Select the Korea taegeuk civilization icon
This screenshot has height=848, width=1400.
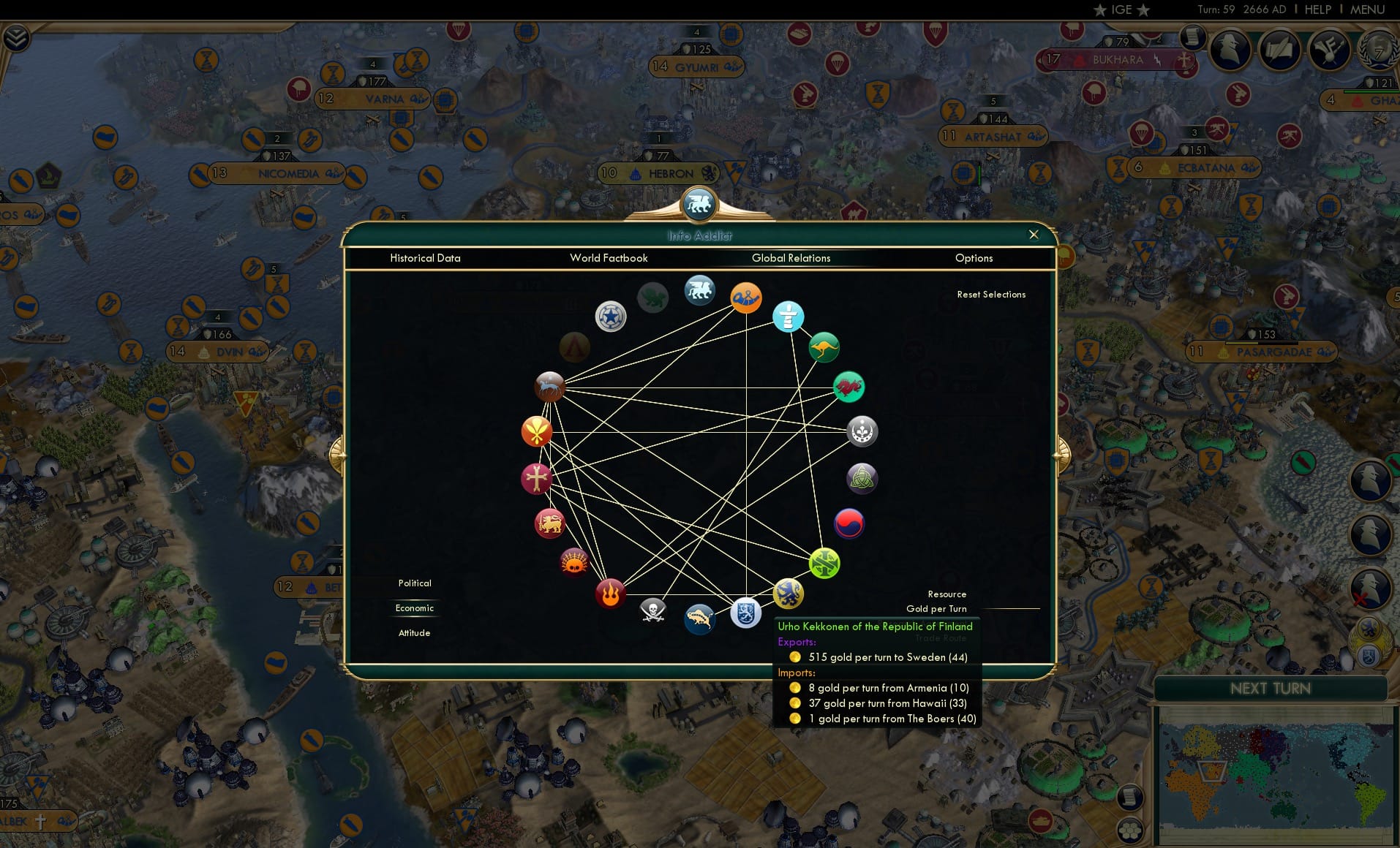[x=848, y=523]
